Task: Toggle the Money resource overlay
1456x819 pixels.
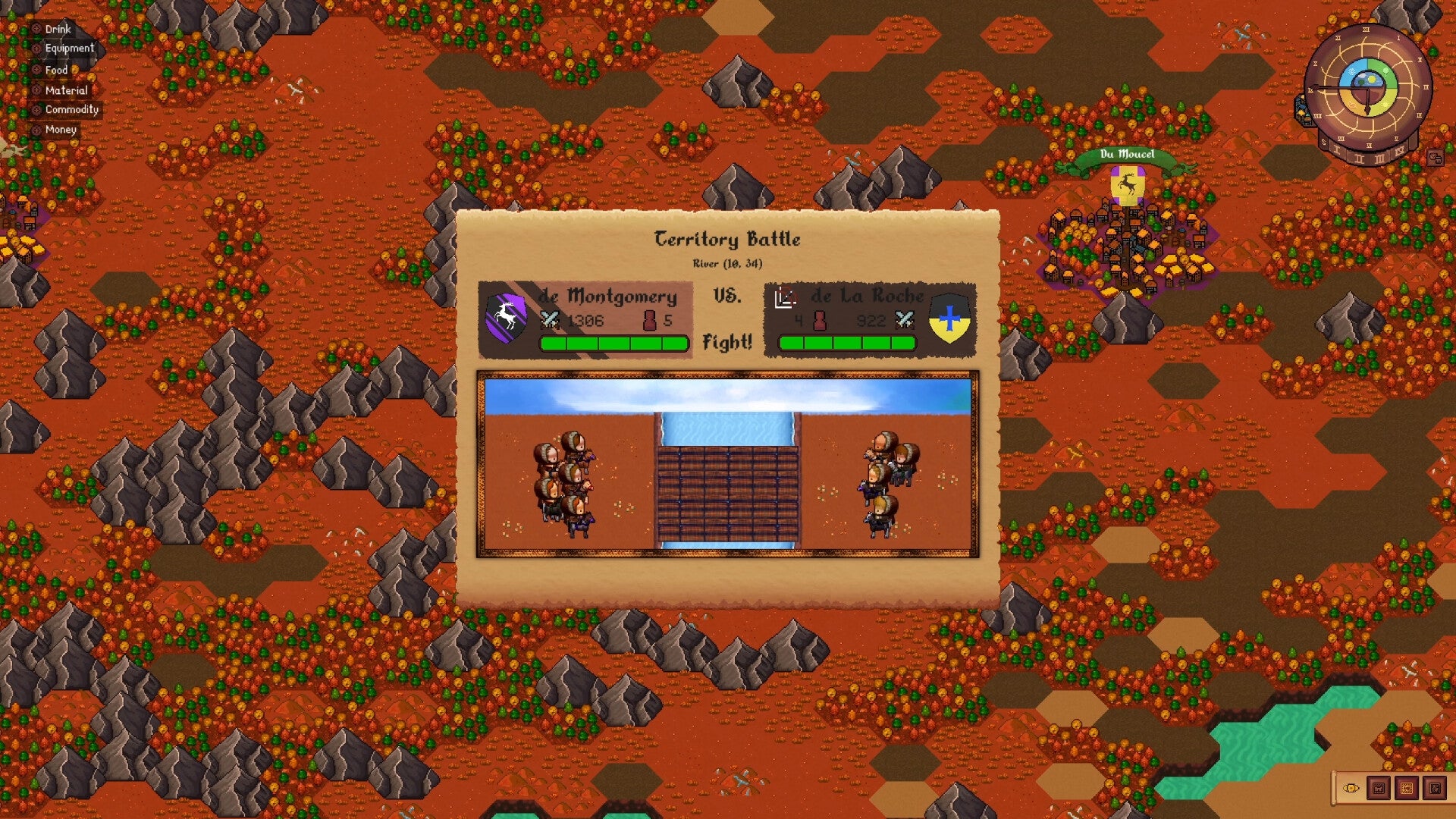Action: click(x=36, y=130)
